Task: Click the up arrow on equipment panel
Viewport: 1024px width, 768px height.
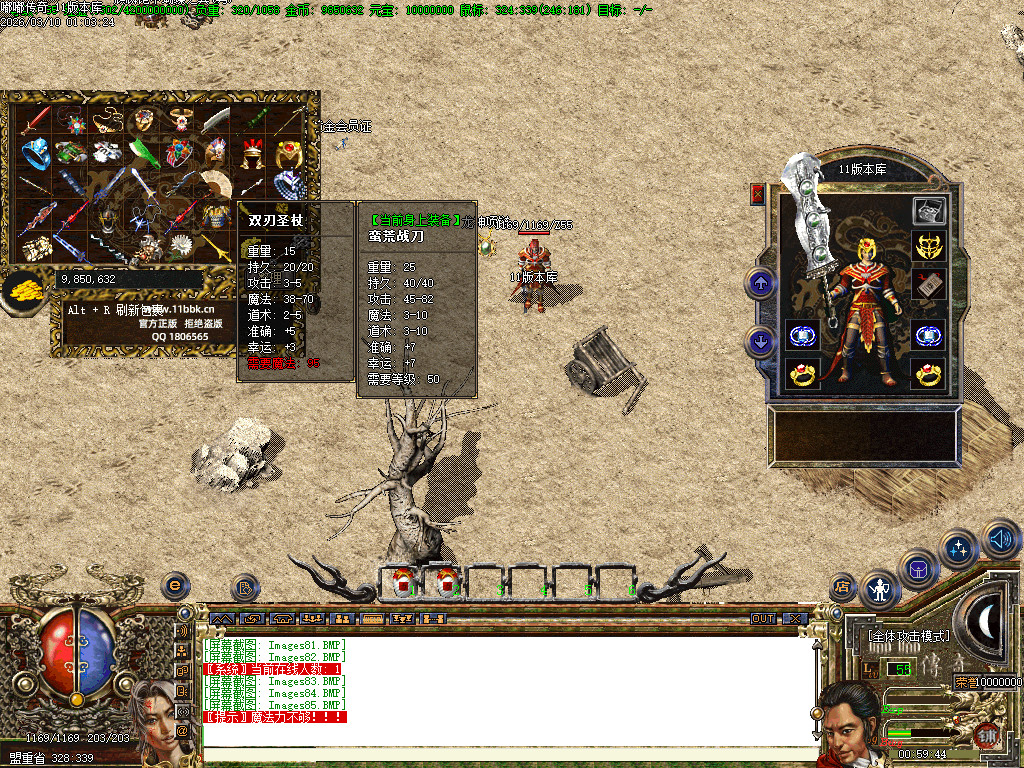Action: click(x=761, y=283)
